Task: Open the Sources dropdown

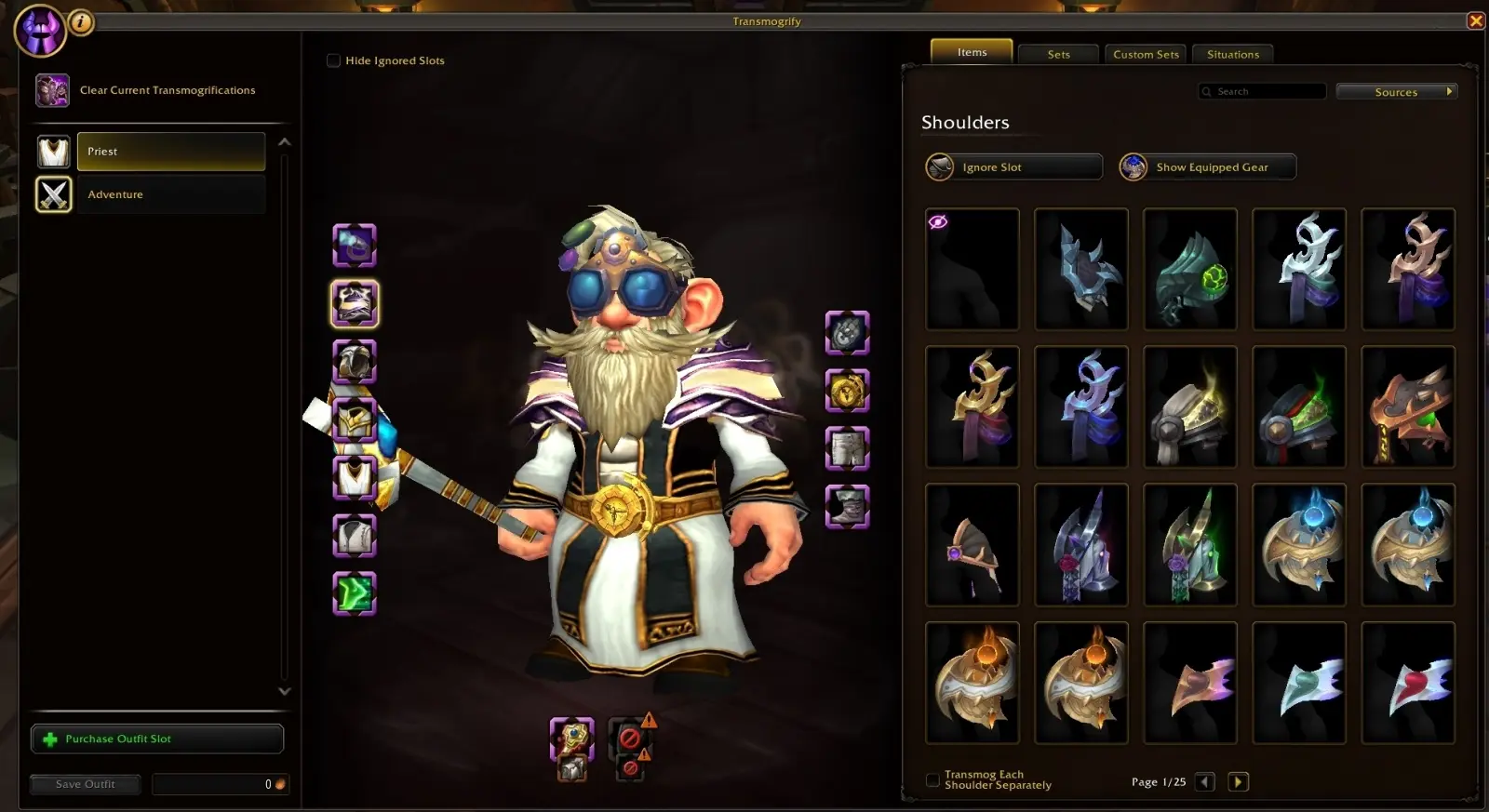Action: 1397,91
